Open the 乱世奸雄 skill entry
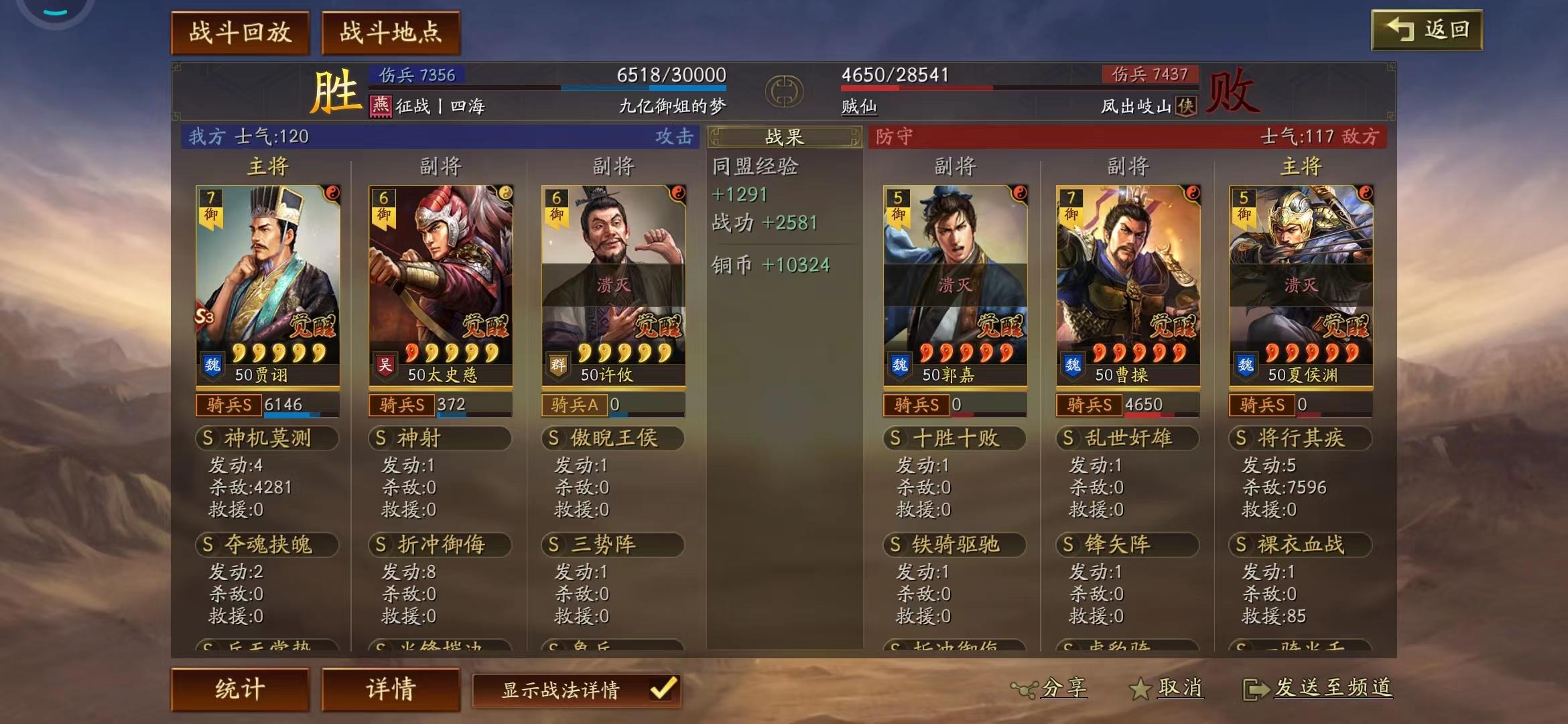The width and height of the screenshot is (1568, 724). pos(1128,438)
